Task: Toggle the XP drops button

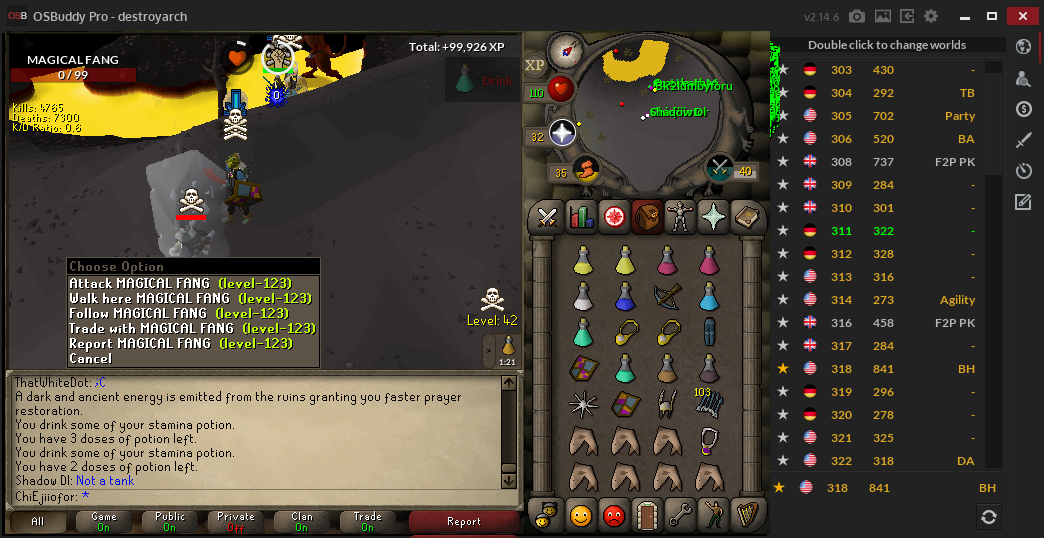Action: tap(535, 64)
